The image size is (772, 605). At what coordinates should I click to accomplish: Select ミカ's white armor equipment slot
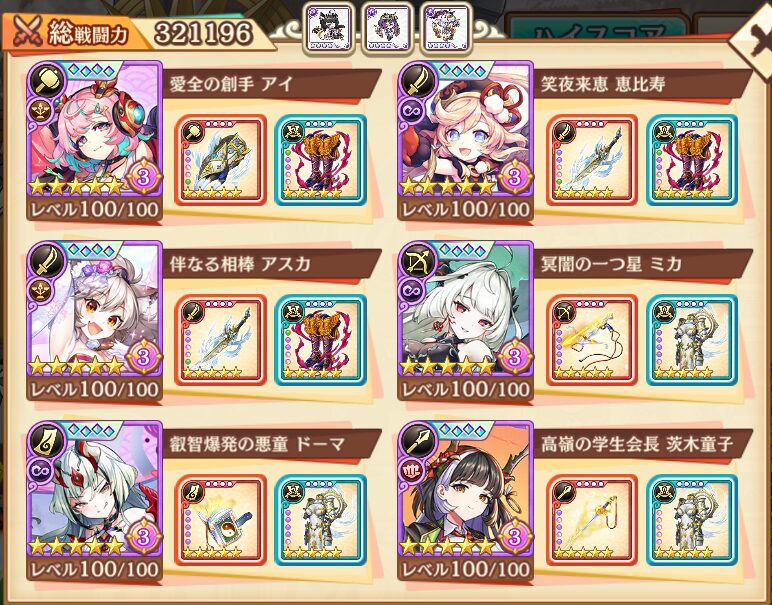point(689,340)
